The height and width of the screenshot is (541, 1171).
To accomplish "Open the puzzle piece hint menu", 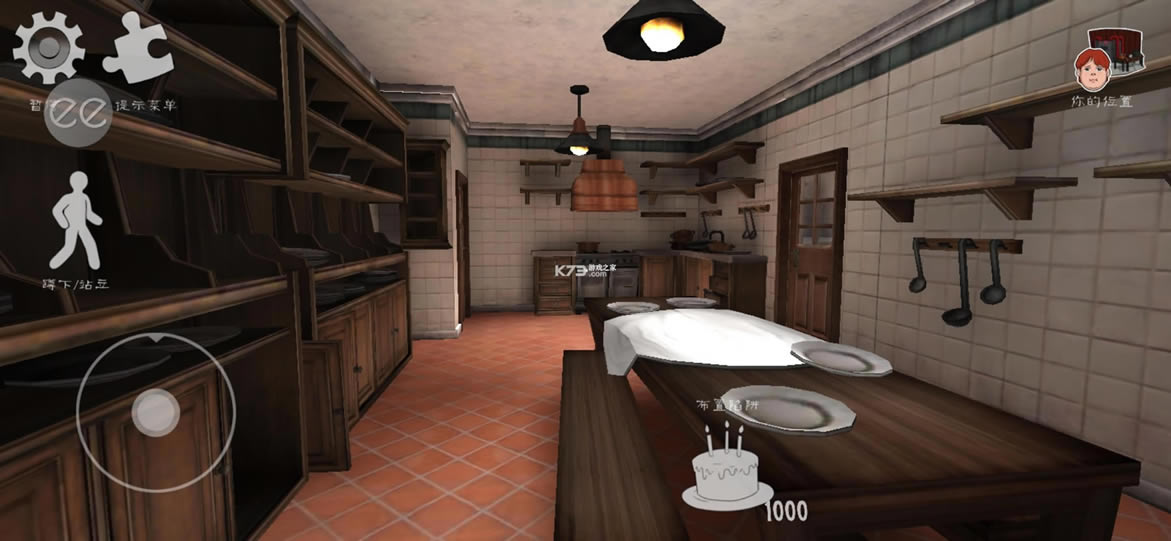I will tap(139, 50).
